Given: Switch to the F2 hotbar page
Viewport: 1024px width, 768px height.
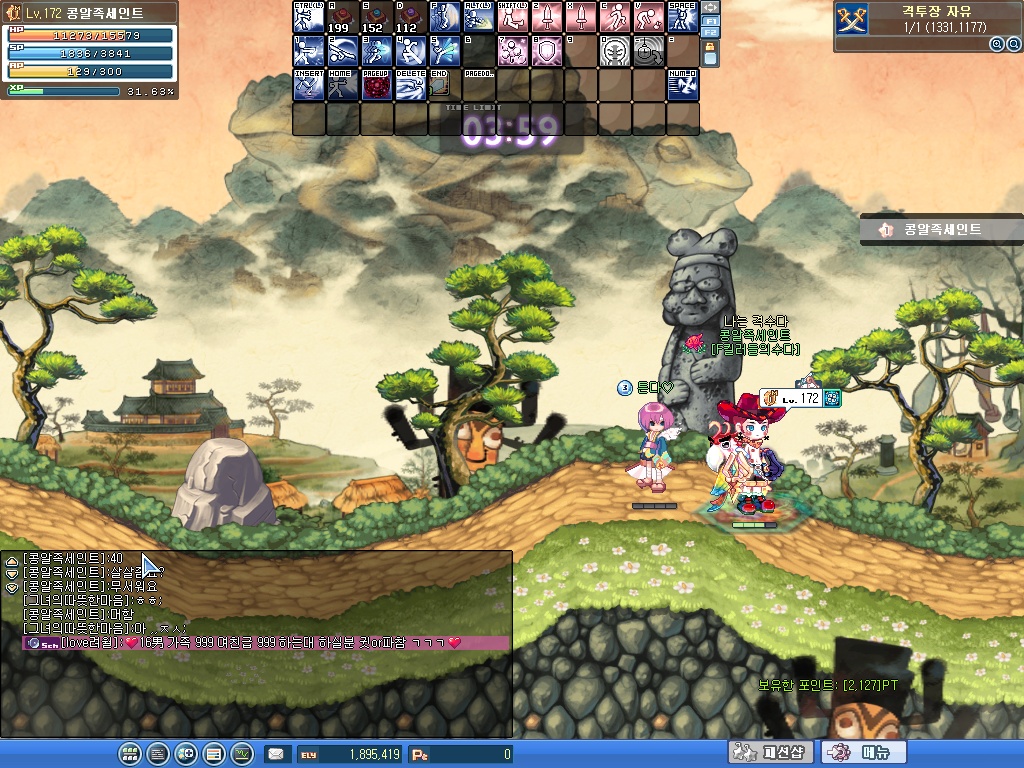Looking at the screenshot, I should [x=710, y=33].
